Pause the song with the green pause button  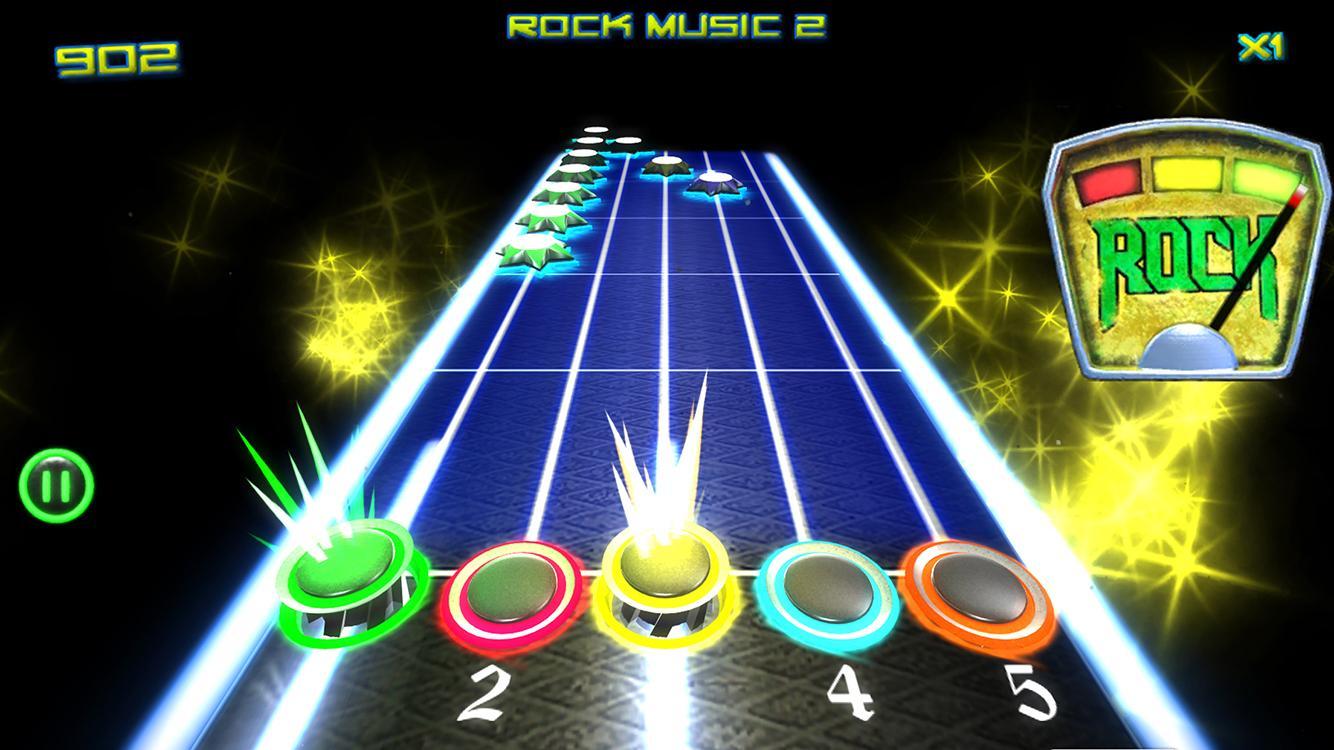(x=56, y=487)
